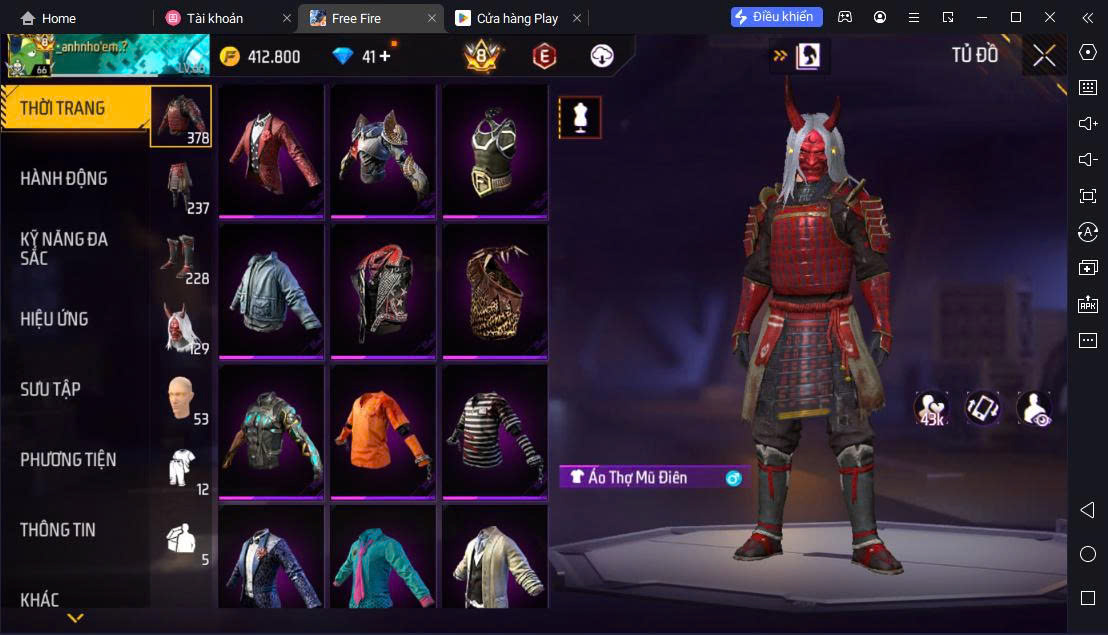The height and width of the screenshot is (635, 1108).
Task: Choose the red armor top subcategory
Action: tap(181, 116)
